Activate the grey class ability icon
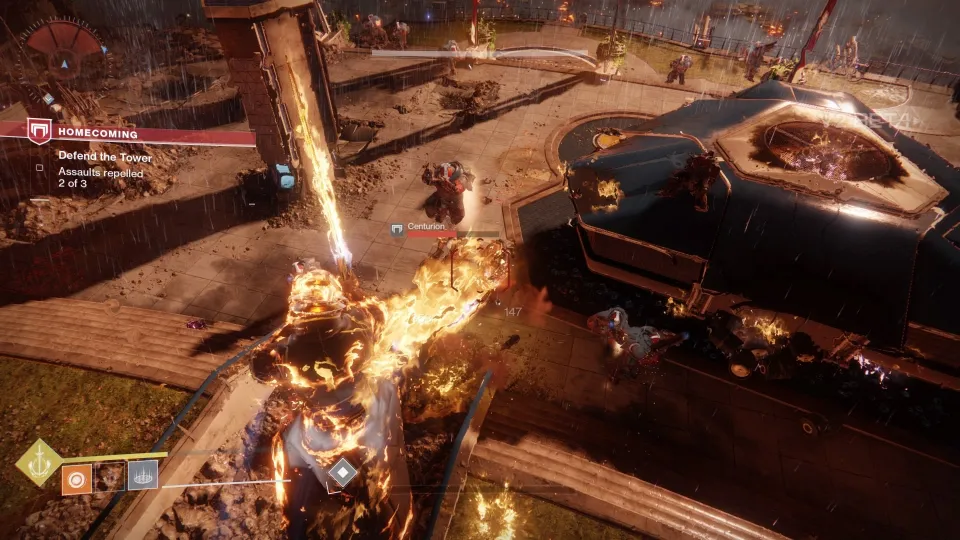The height and width of the screenshot is (540, 960). (143, 475)
